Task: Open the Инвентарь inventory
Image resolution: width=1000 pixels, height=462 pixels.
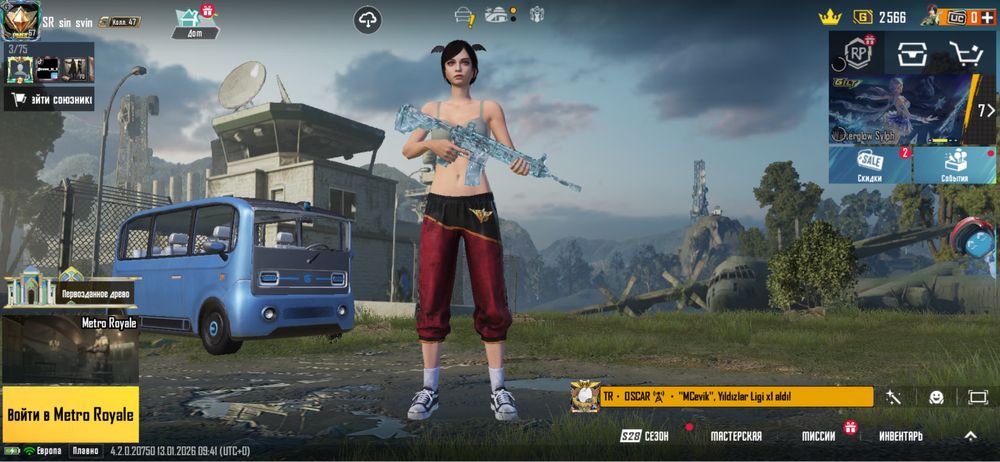Action: tap(900, 437)
